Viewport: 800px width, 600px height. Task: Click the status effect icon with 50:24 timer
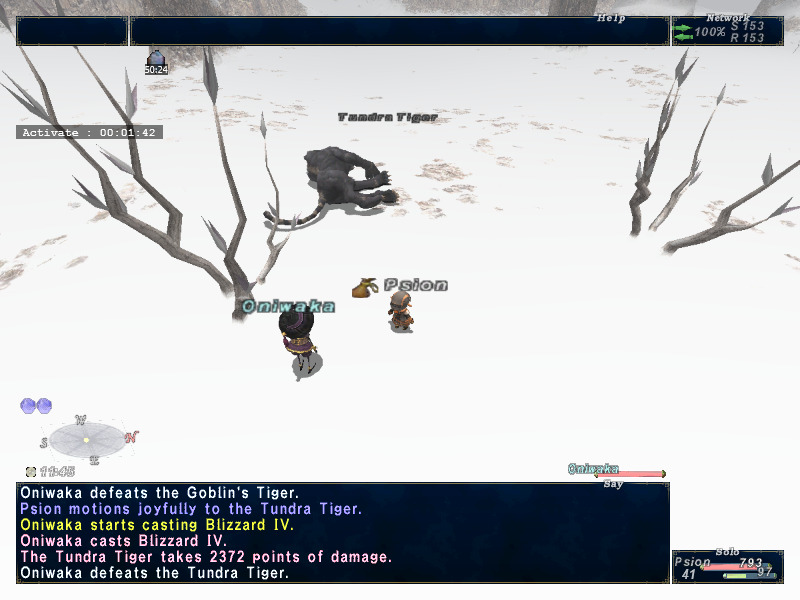(156, 59)
